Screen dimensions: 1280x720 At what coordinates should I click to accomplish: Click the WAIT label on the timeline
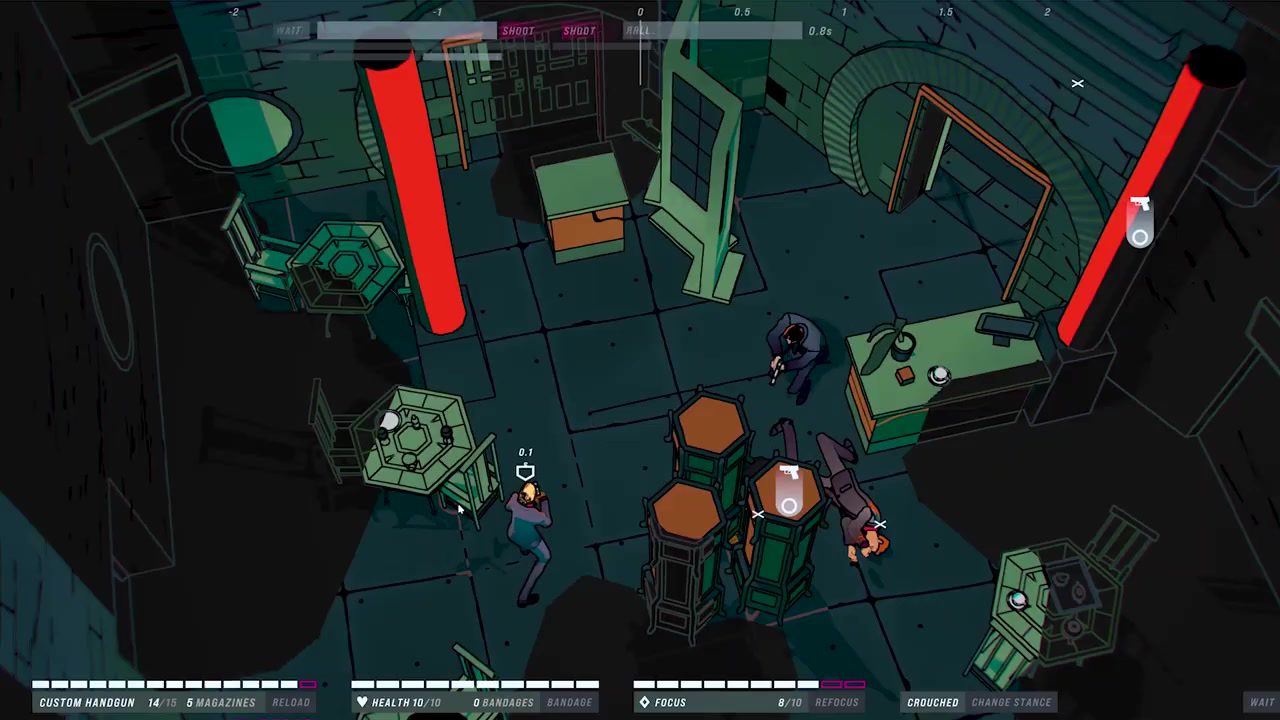coord(288,31)
